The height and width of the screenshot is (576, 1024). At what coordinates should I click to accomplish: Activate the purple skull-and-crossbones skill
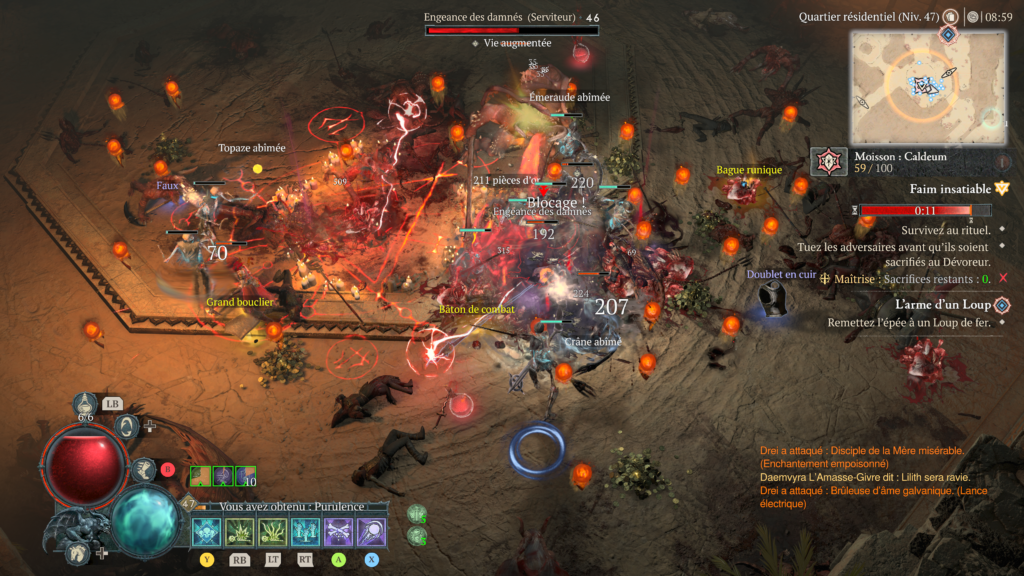point(338,531)
